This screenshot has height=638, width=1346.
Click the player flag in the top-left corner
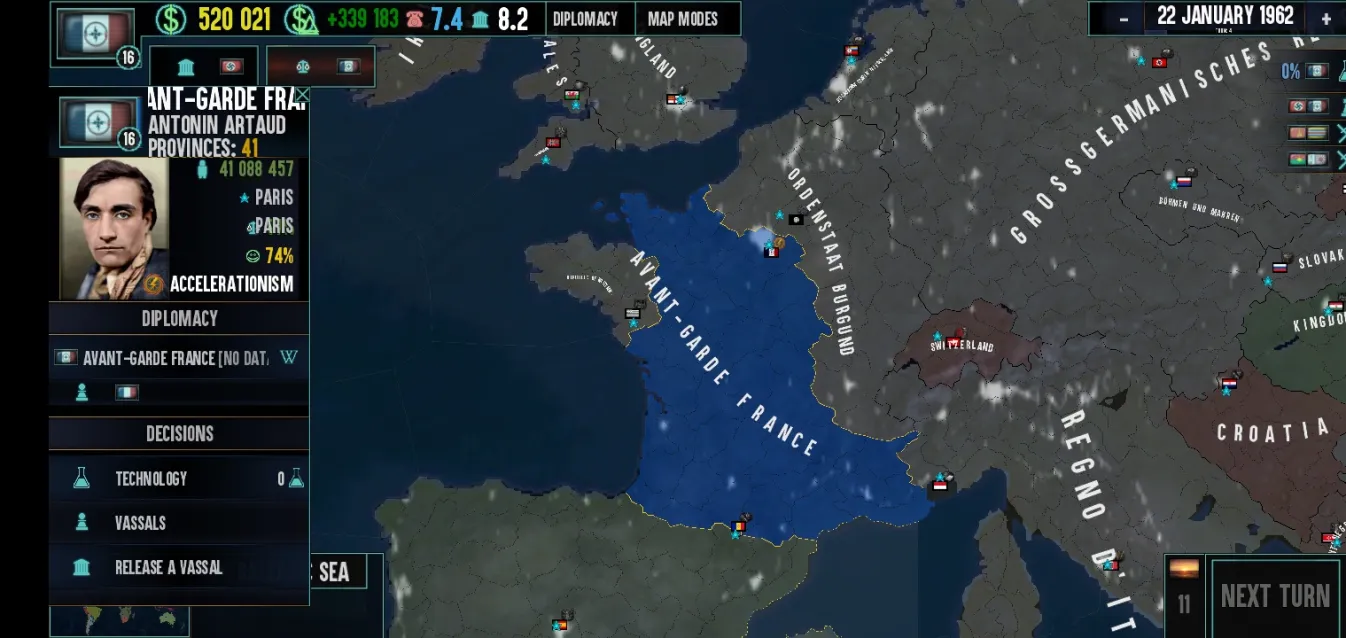click(95, 33)
